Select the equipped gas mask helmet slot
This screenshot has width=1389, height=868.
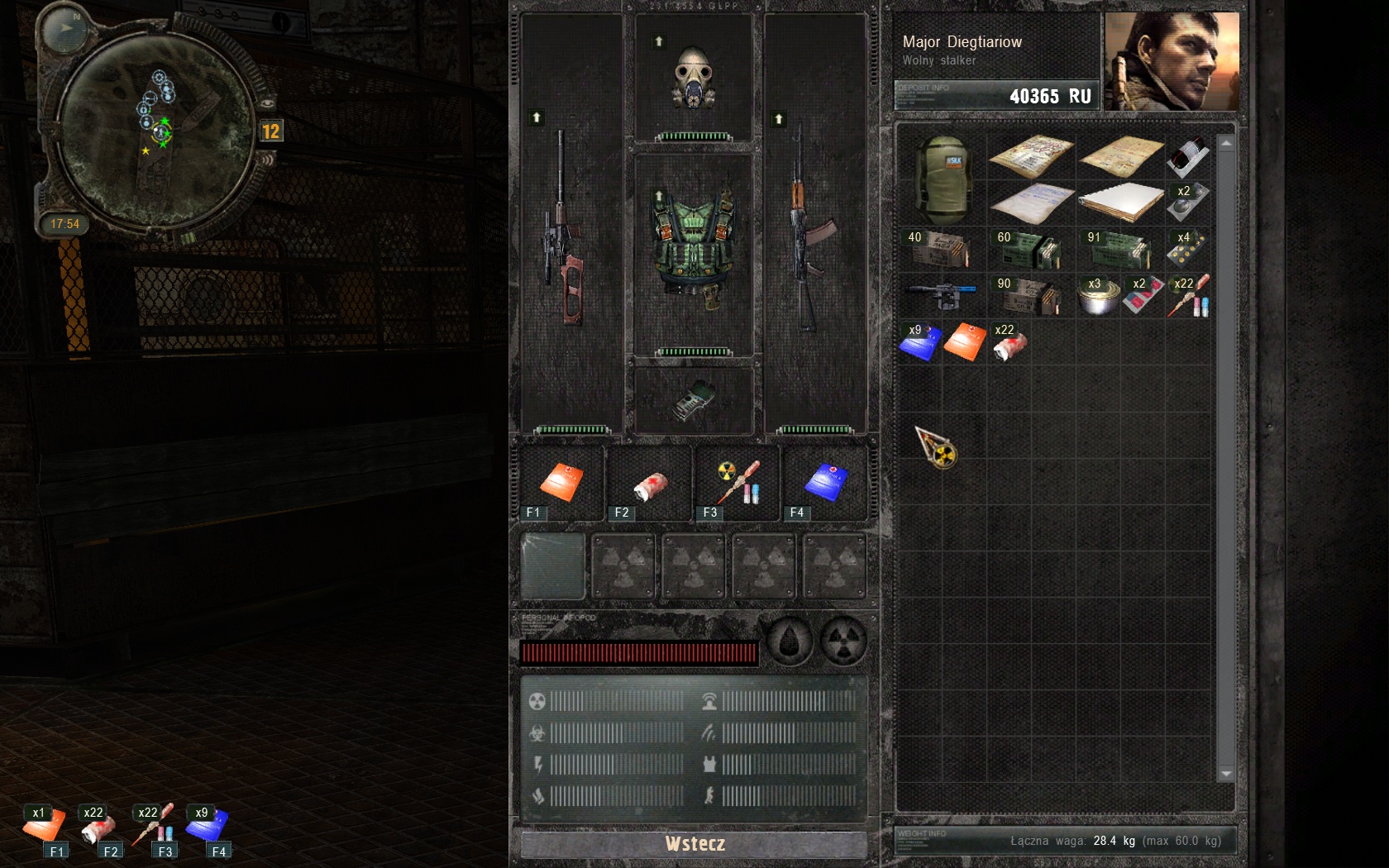694,79
